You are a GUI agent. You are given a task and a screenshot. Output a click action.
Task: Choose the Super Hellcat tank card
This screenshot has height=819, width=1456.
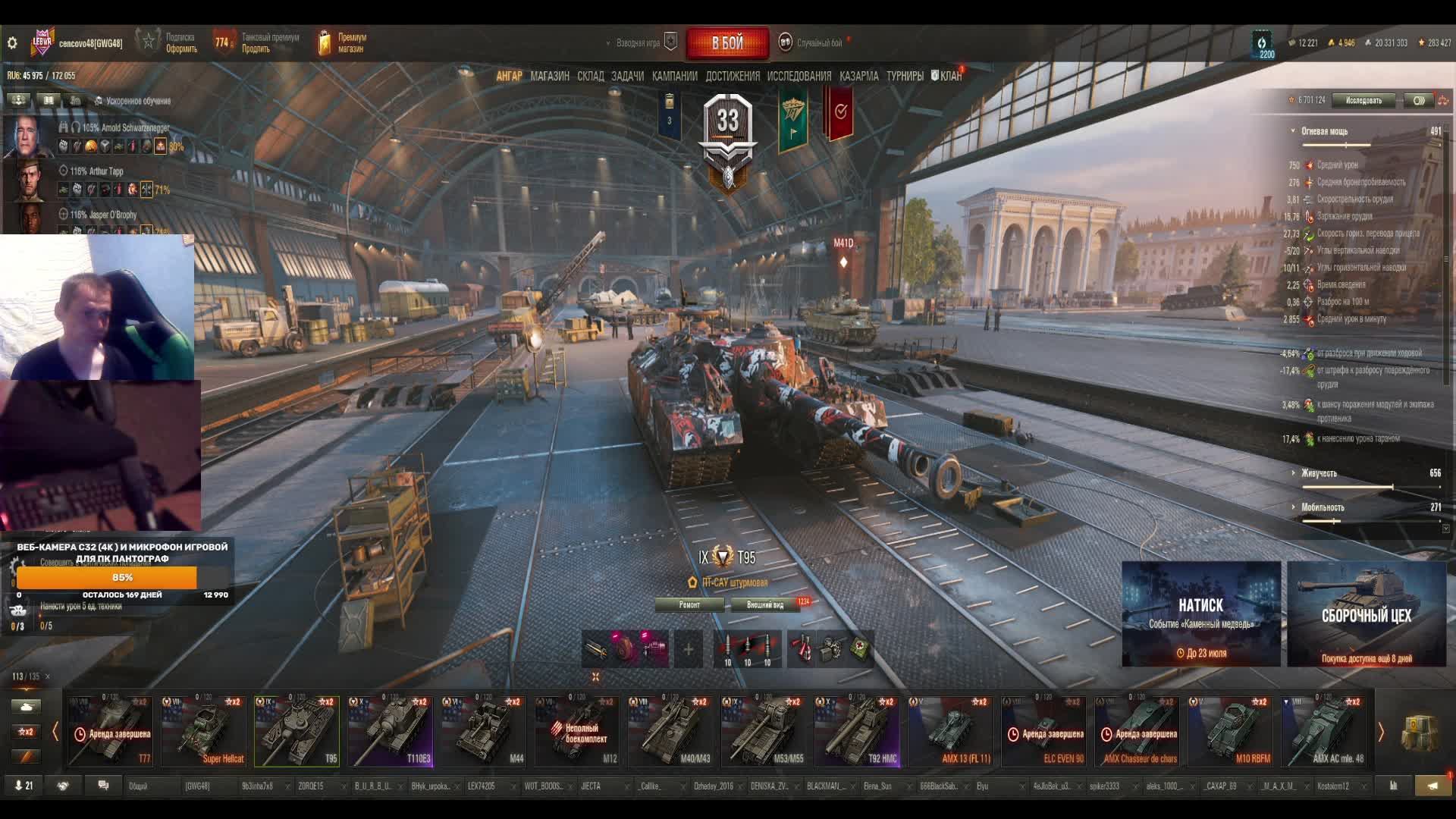(203, 731)
